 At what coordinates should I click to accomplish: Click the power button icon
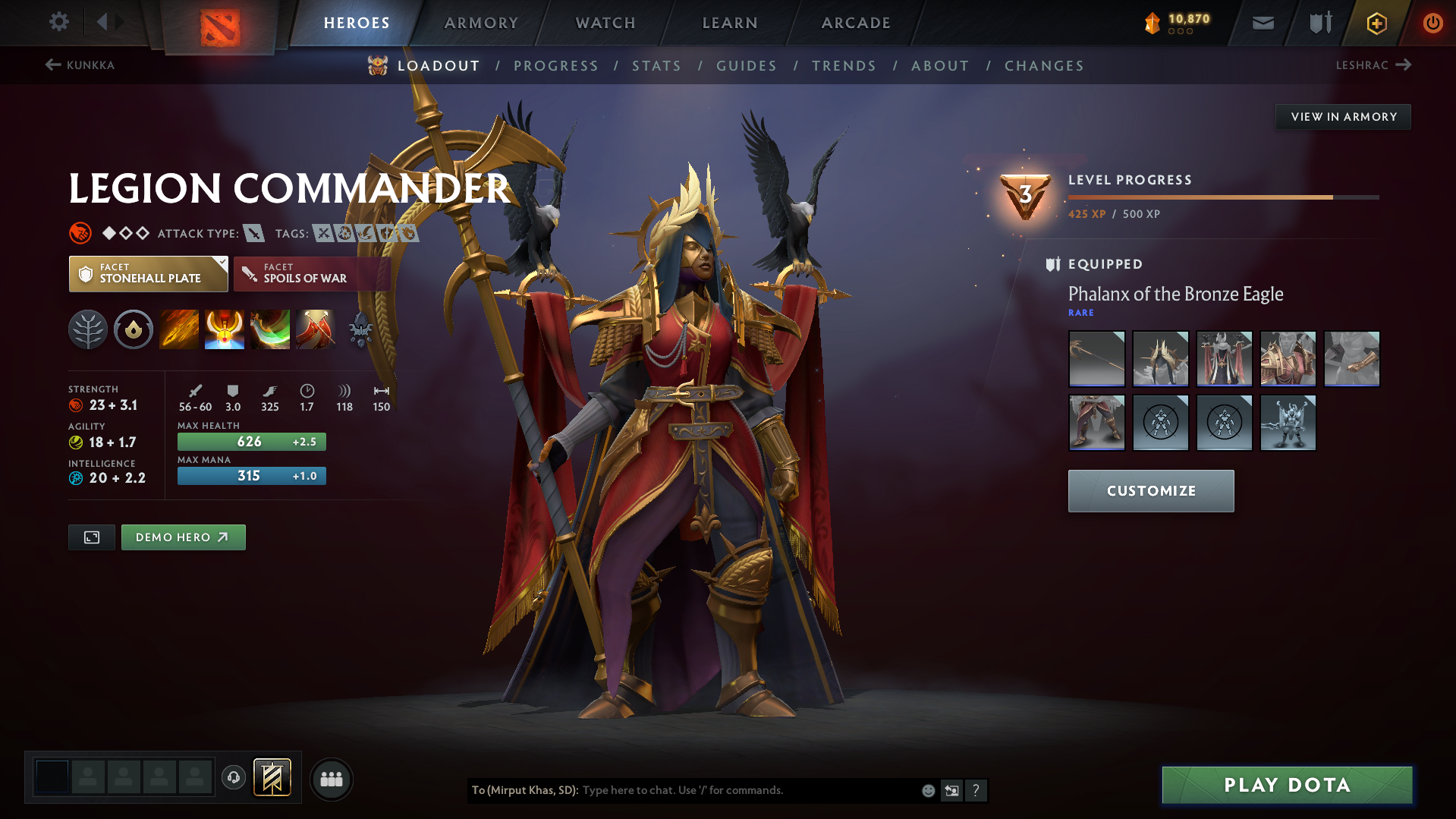coord(1432,23)
